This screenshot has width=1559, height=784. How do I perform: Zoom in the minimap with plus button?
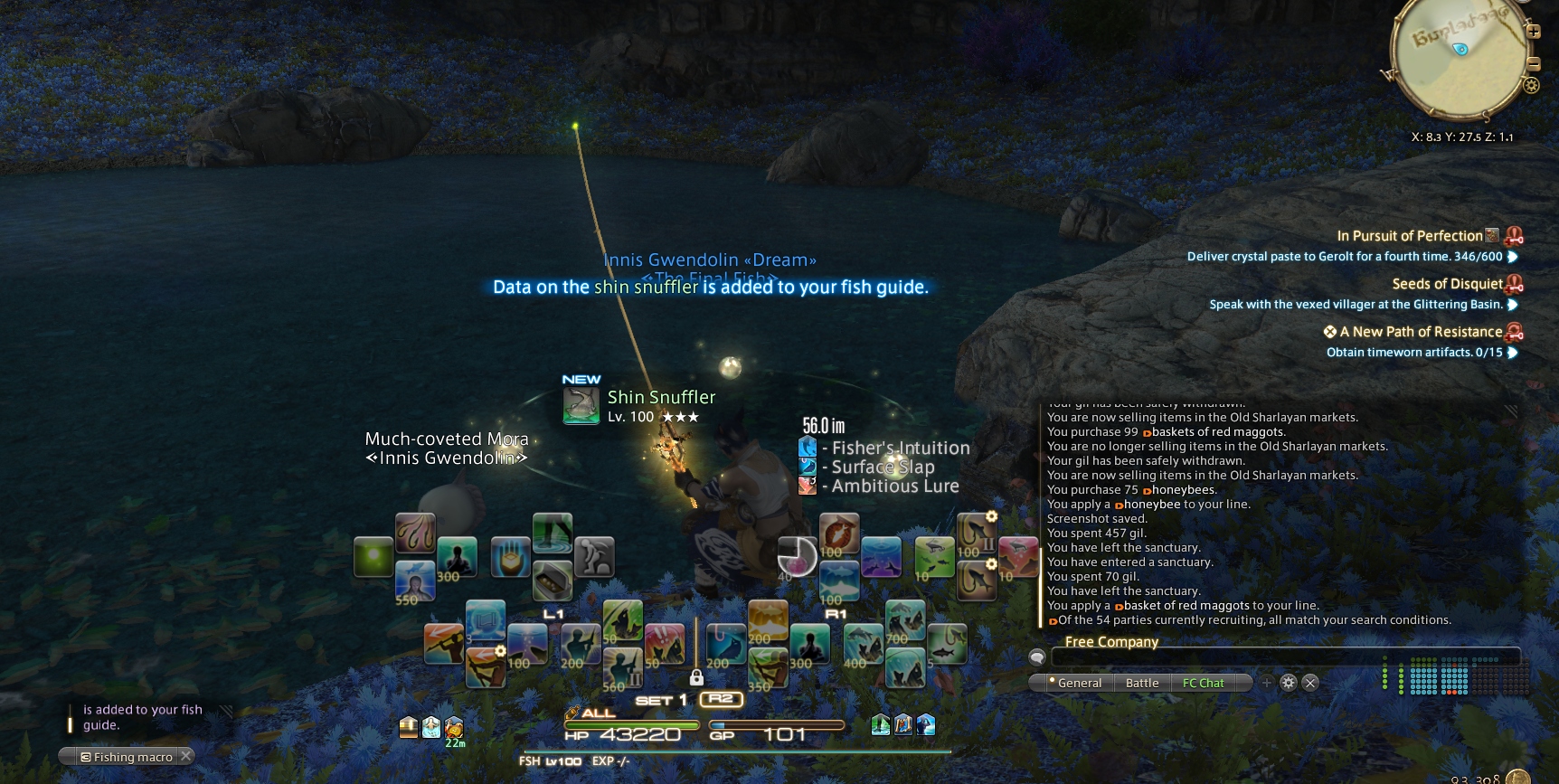1534,31
